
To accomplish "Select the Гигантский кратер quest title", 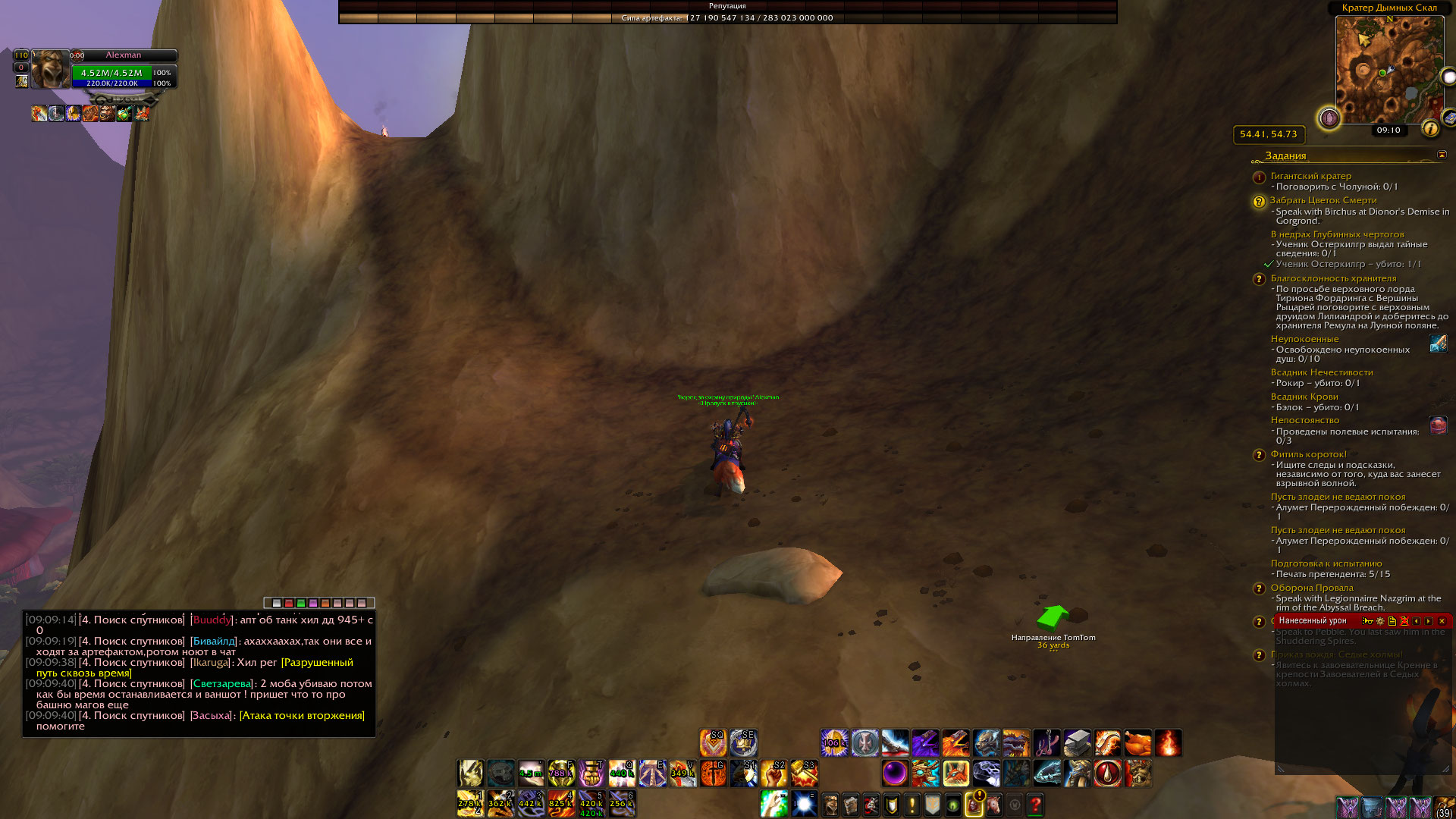I will tap(1310, 176).
